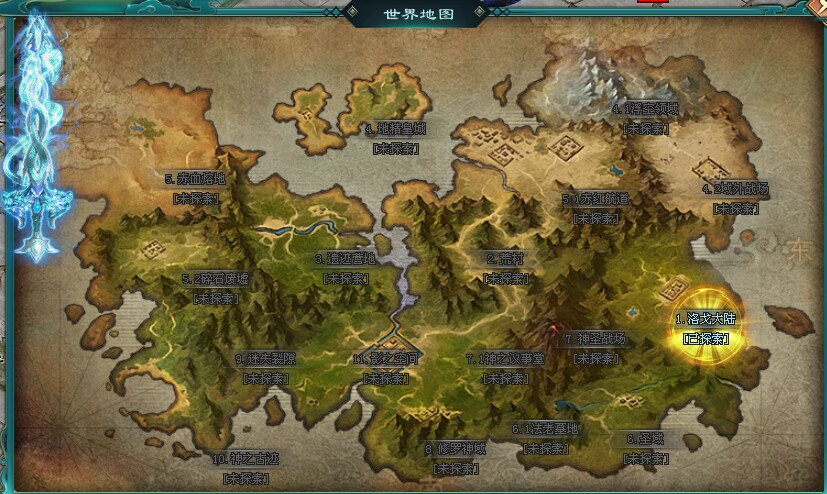Select the 洛戈大陆 explored map marker
The height and width of the screenshot is (494, 827).
point(706,320)
